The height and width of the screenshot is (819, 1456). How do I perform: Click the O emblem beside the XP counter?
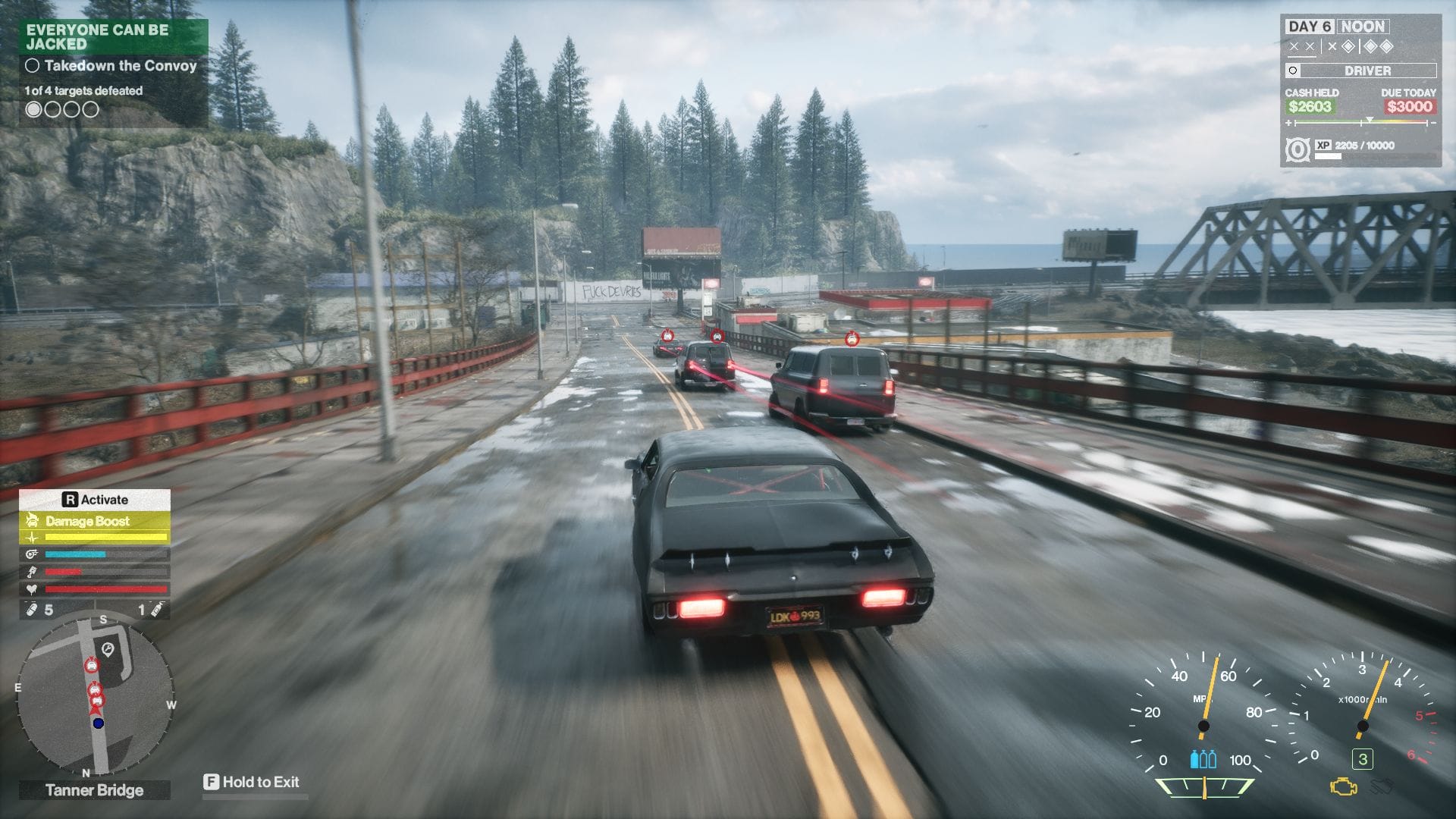(1298, 149)
